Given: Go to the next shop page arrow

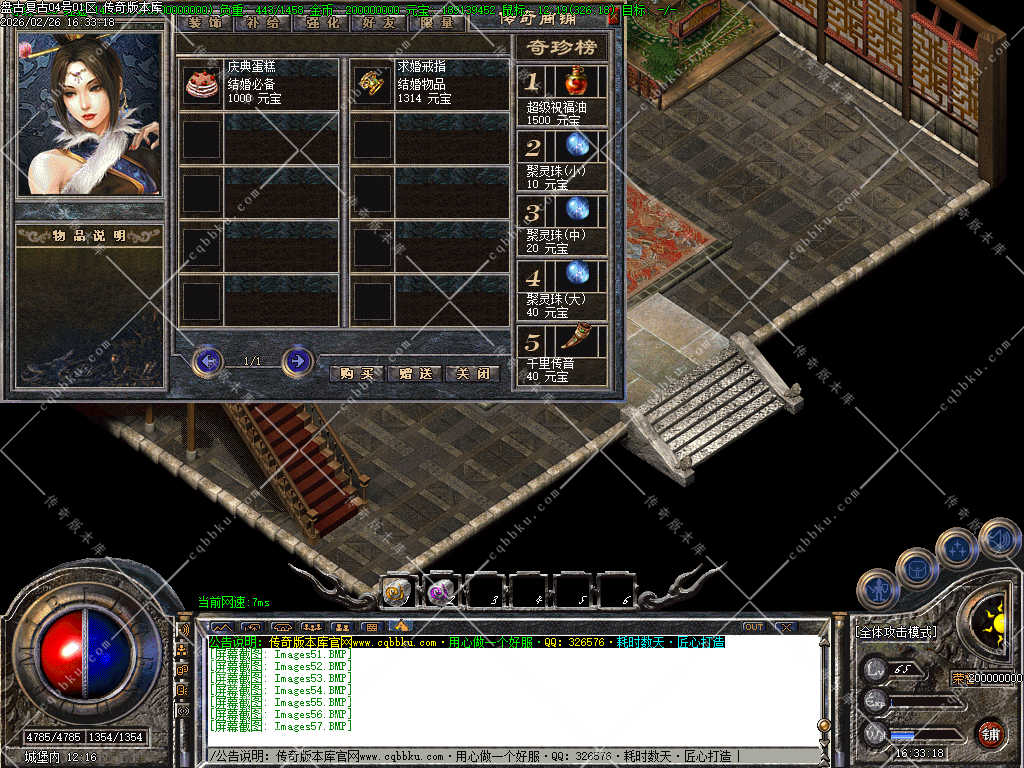Looking at the screenshot, I should pos(297,360).
